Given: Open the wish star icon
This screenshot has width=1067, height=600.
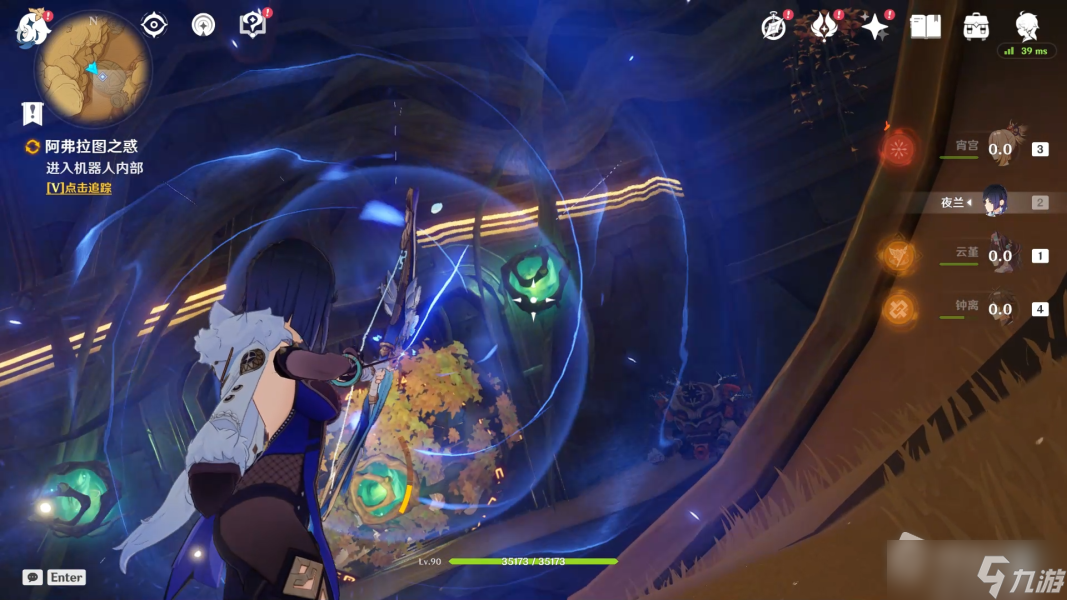Looking at the screenshot, I should tap(875, 27).
